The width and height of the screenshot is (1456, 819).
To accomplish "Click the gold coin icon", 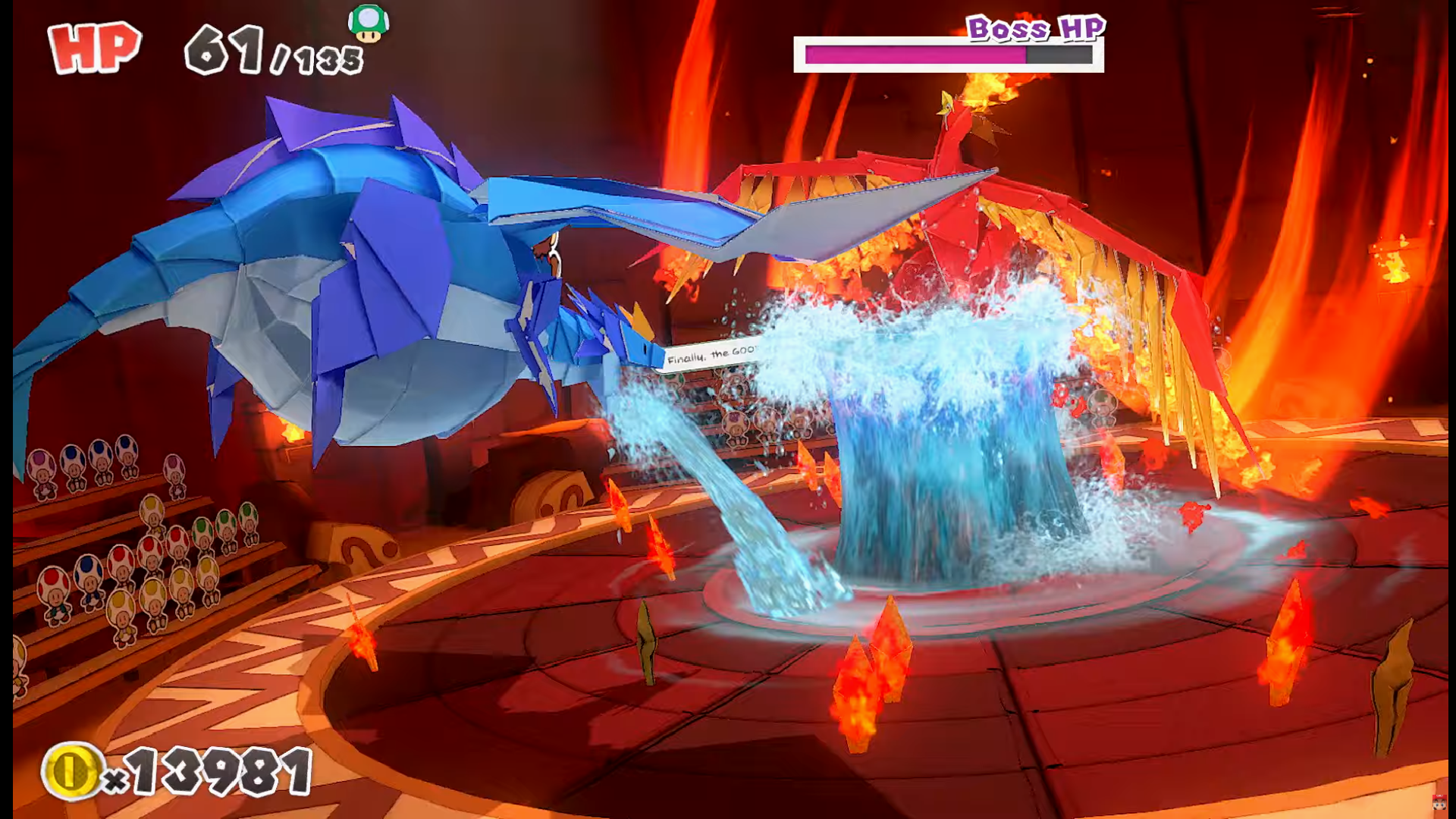I will 71,771.
